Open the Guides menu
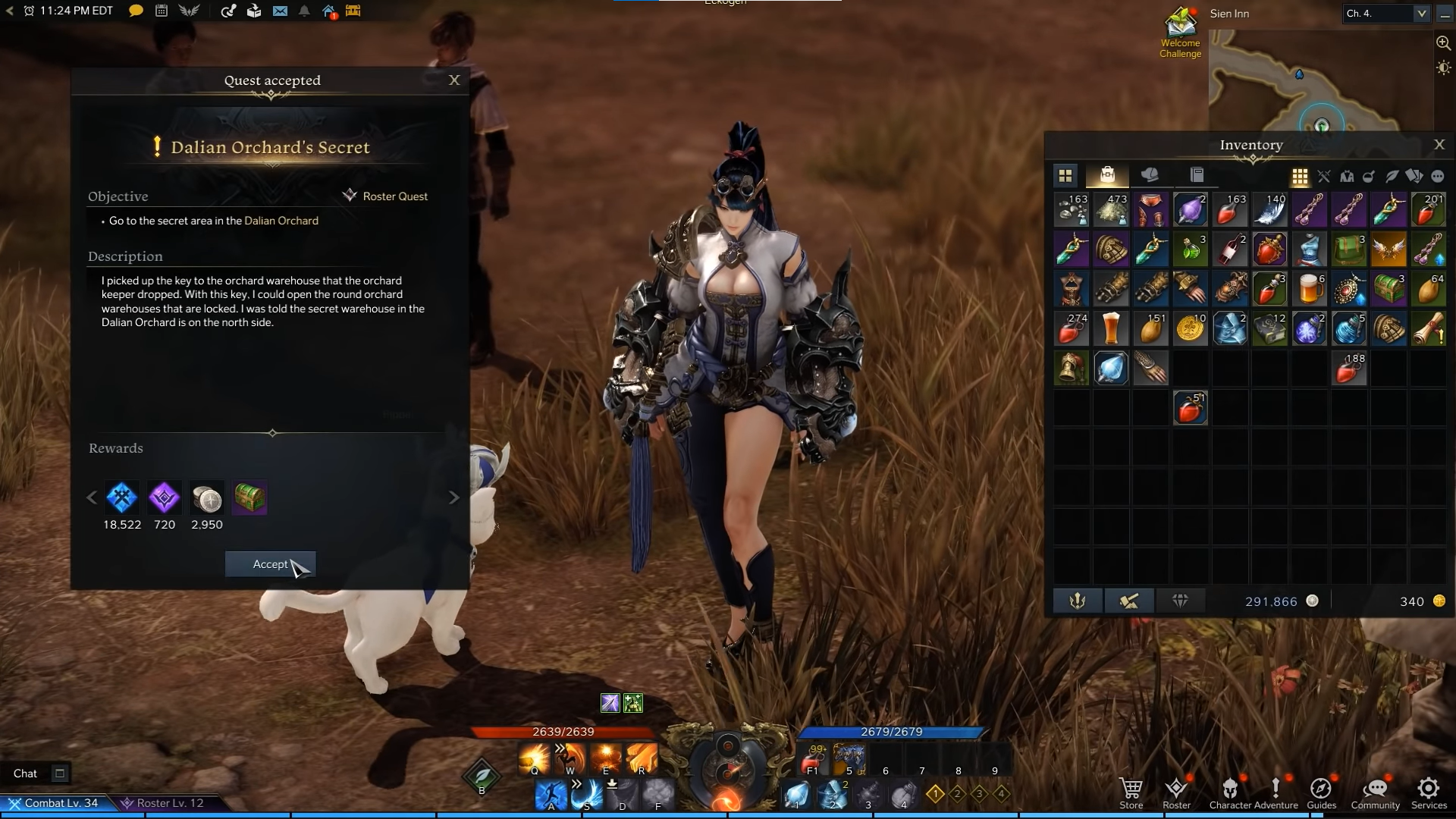This screenshot has height=819, width=1456. coord(1321,792)
